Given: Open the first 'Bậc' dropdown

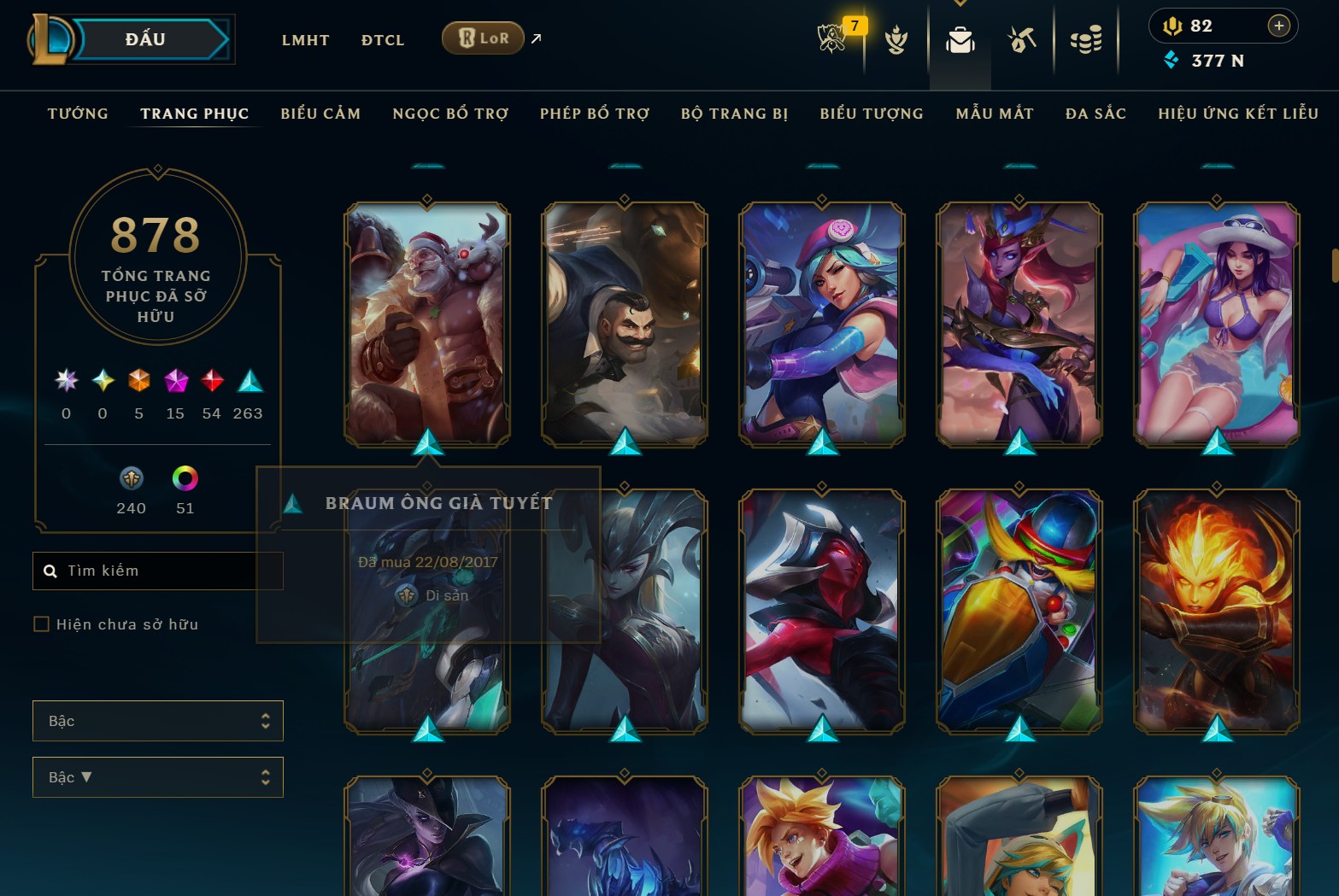Looking at the screenshot, I should click(x=158, y=720).
